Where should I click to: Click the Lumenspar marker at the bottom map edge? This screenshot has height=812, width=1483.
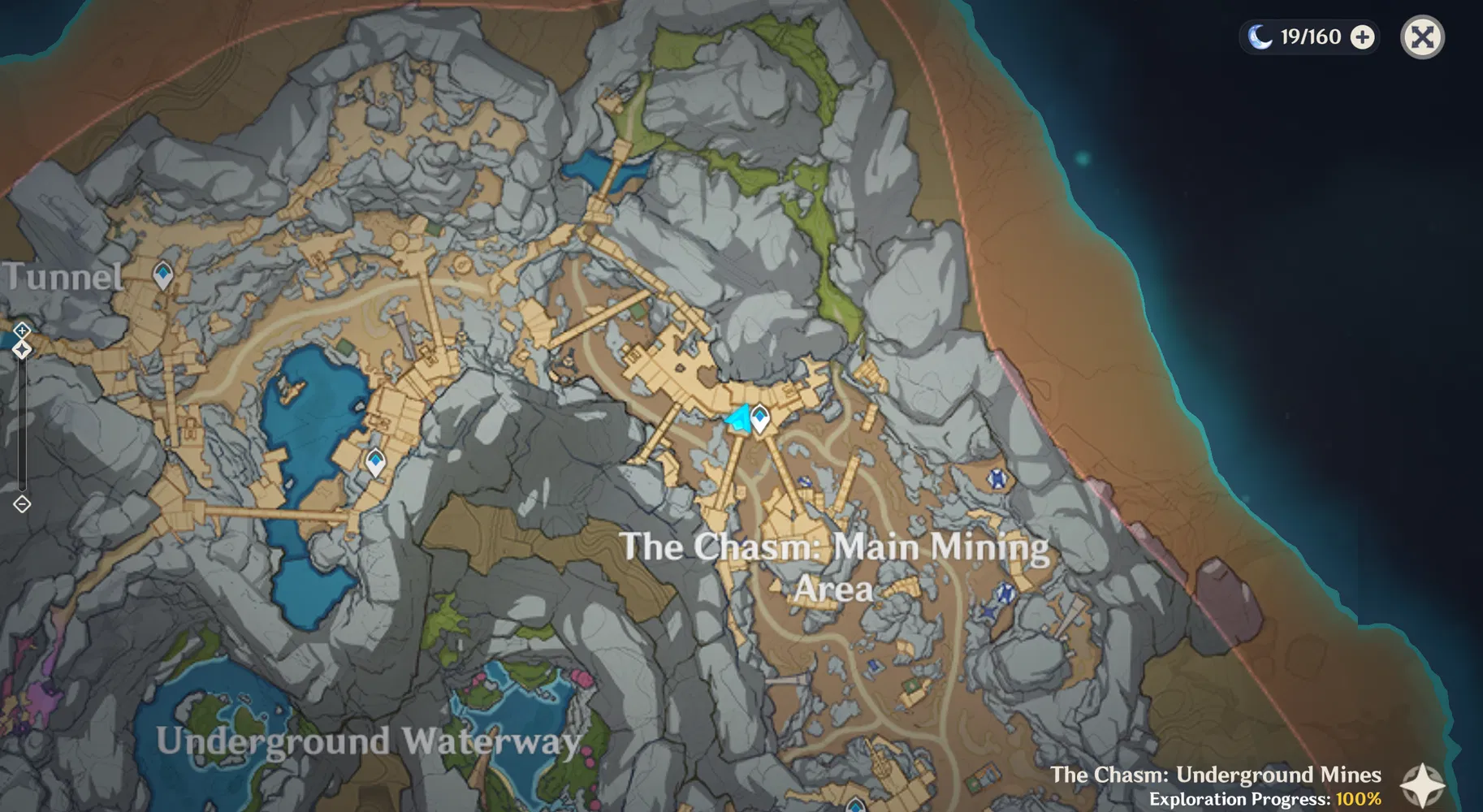coord(857,808)
